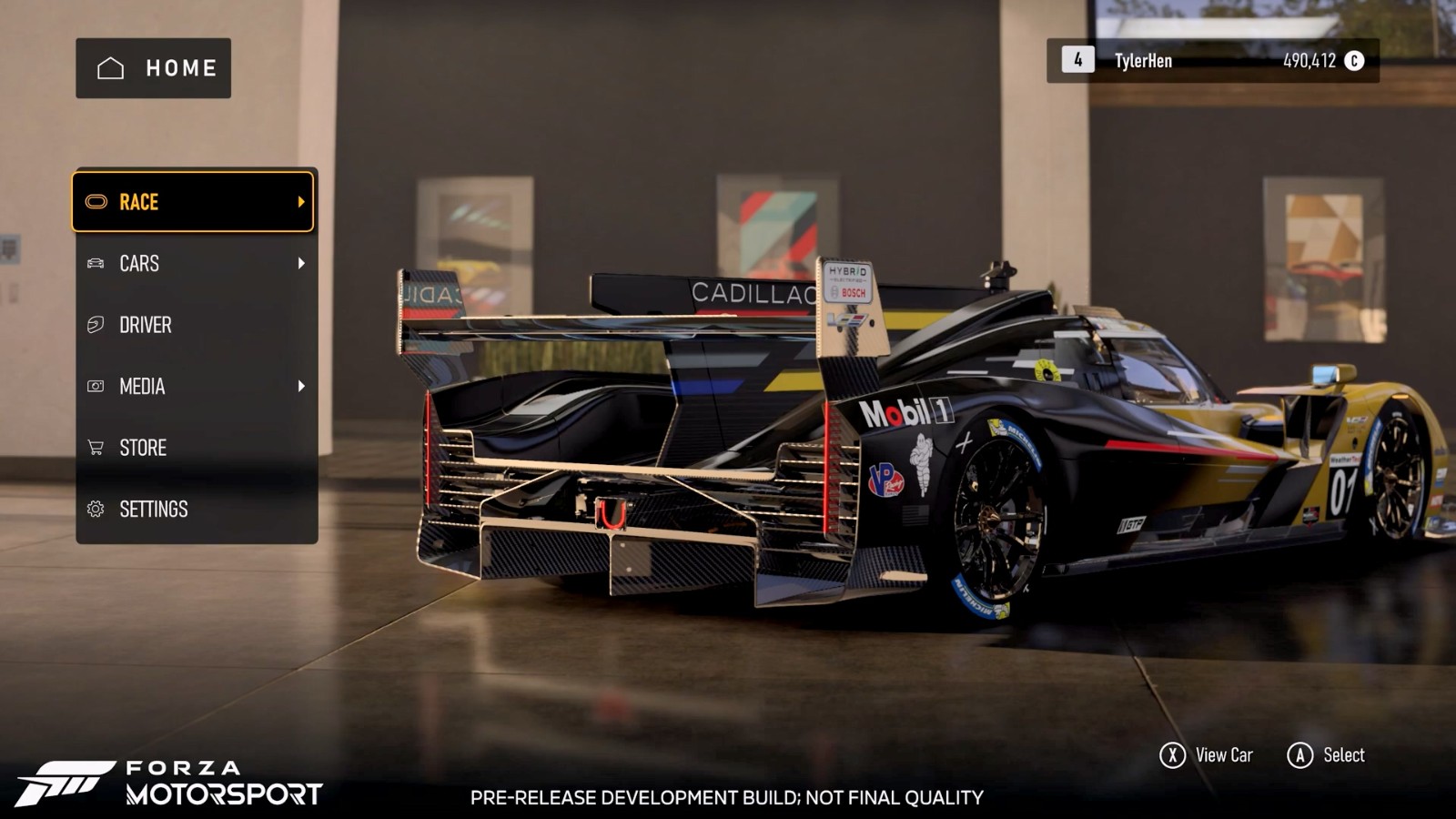Viewport: 1456px width, 819px height.
Task: Click the TylerHen player profile banner
Action: coord(1212,61)
